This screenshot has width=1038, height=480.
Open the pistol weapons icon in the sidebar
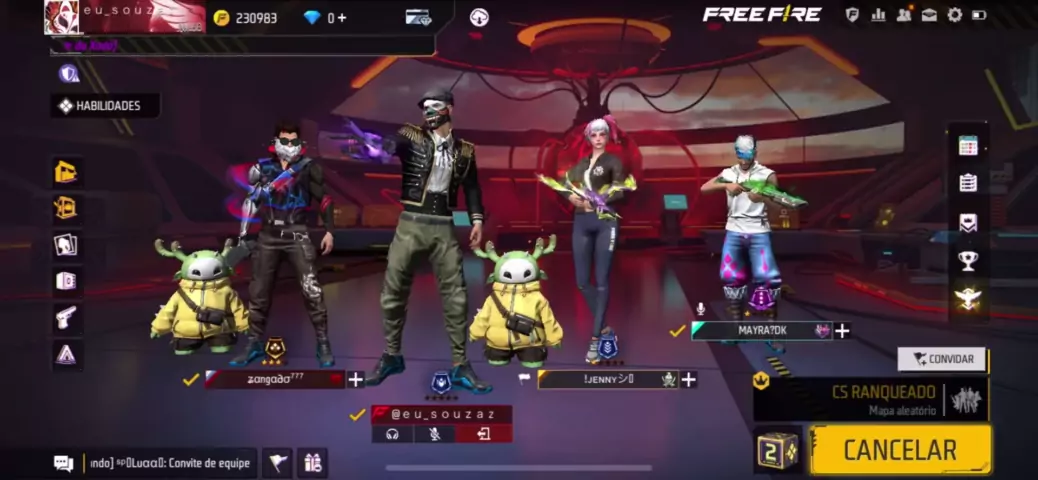[x=66, y=317]
